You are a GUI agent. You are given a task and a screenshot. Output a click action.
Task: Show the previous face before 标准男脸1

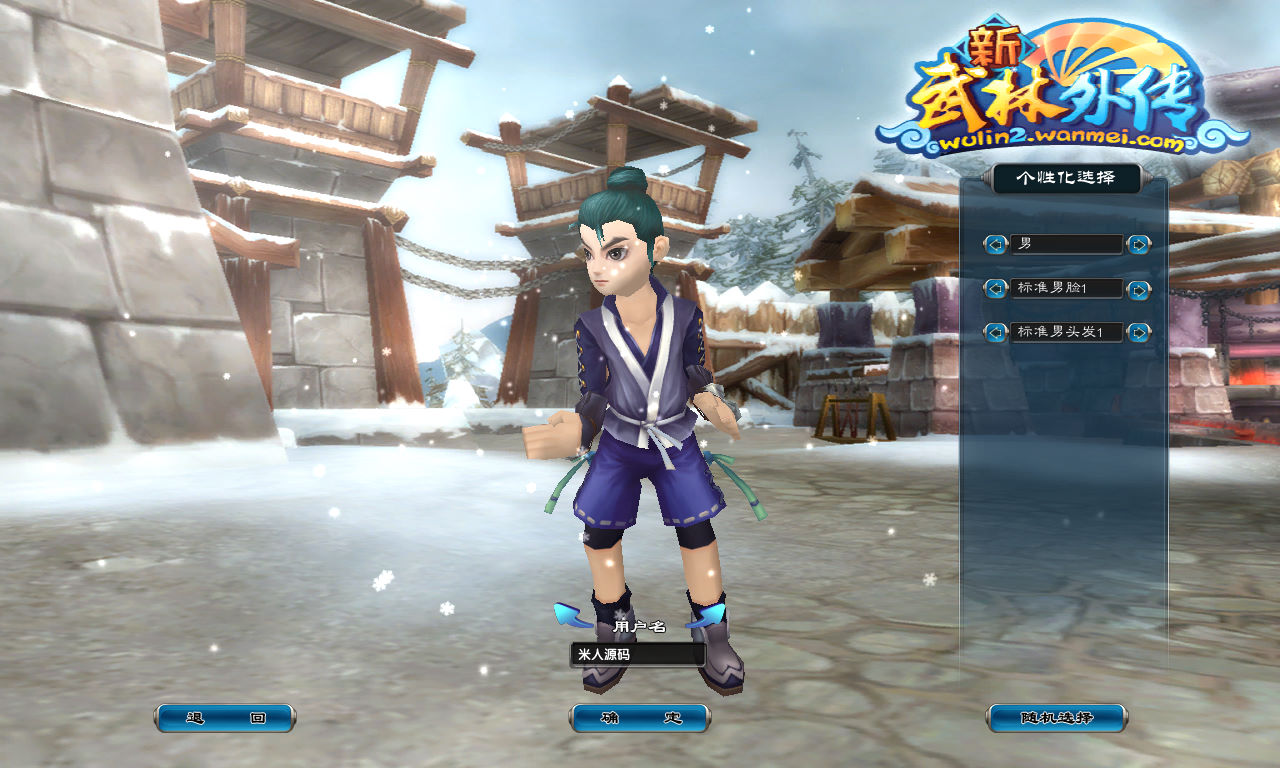[995, 289]
